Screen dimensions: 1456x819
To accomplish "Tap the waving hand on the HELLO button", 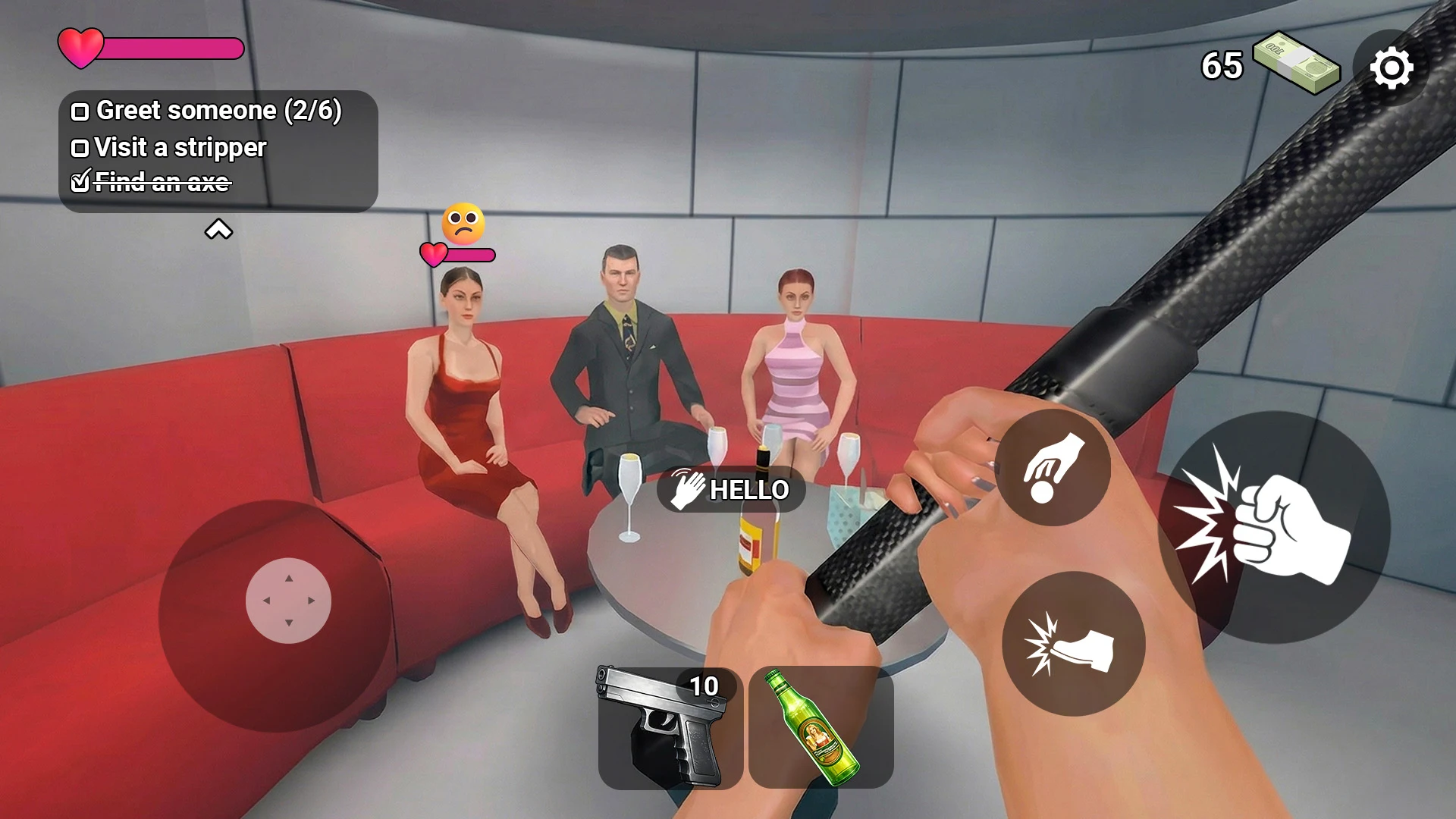I will point(687,489).
